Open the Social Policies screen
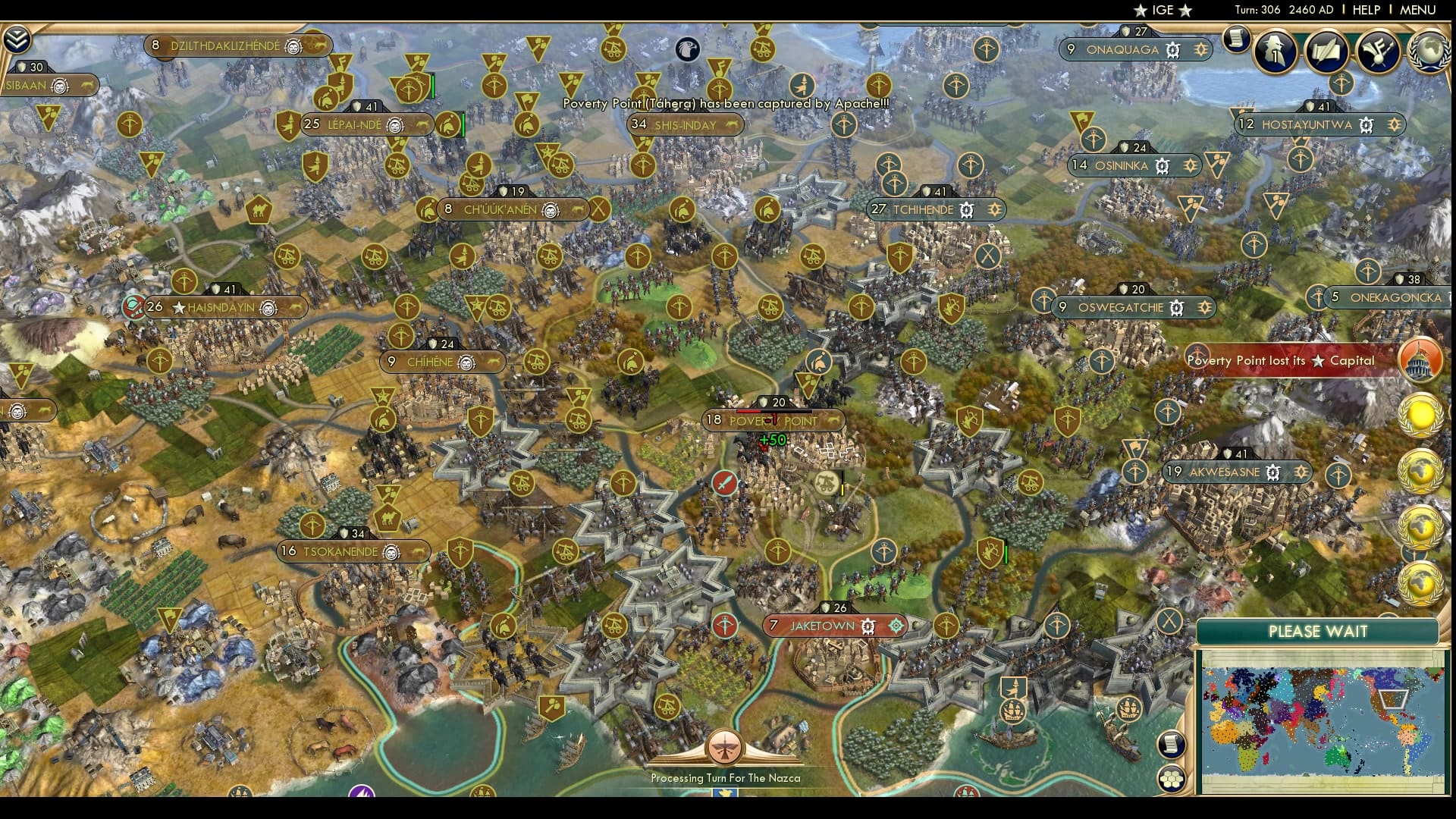Image resolution: width=1456 pixels, height=819 pixels. pos(1328,52)
